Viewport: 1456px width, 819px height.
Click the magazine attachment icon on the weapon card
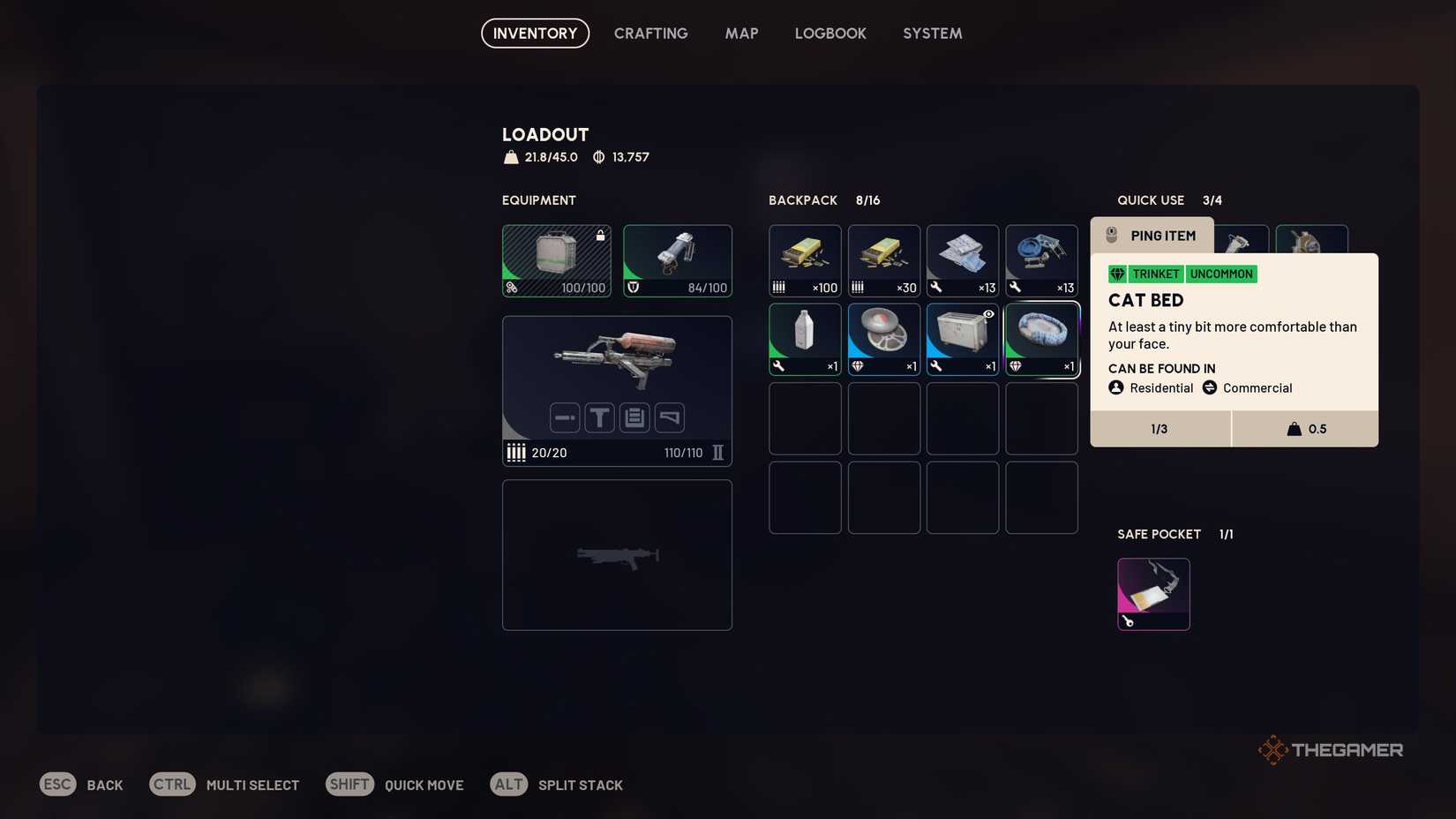634,417
